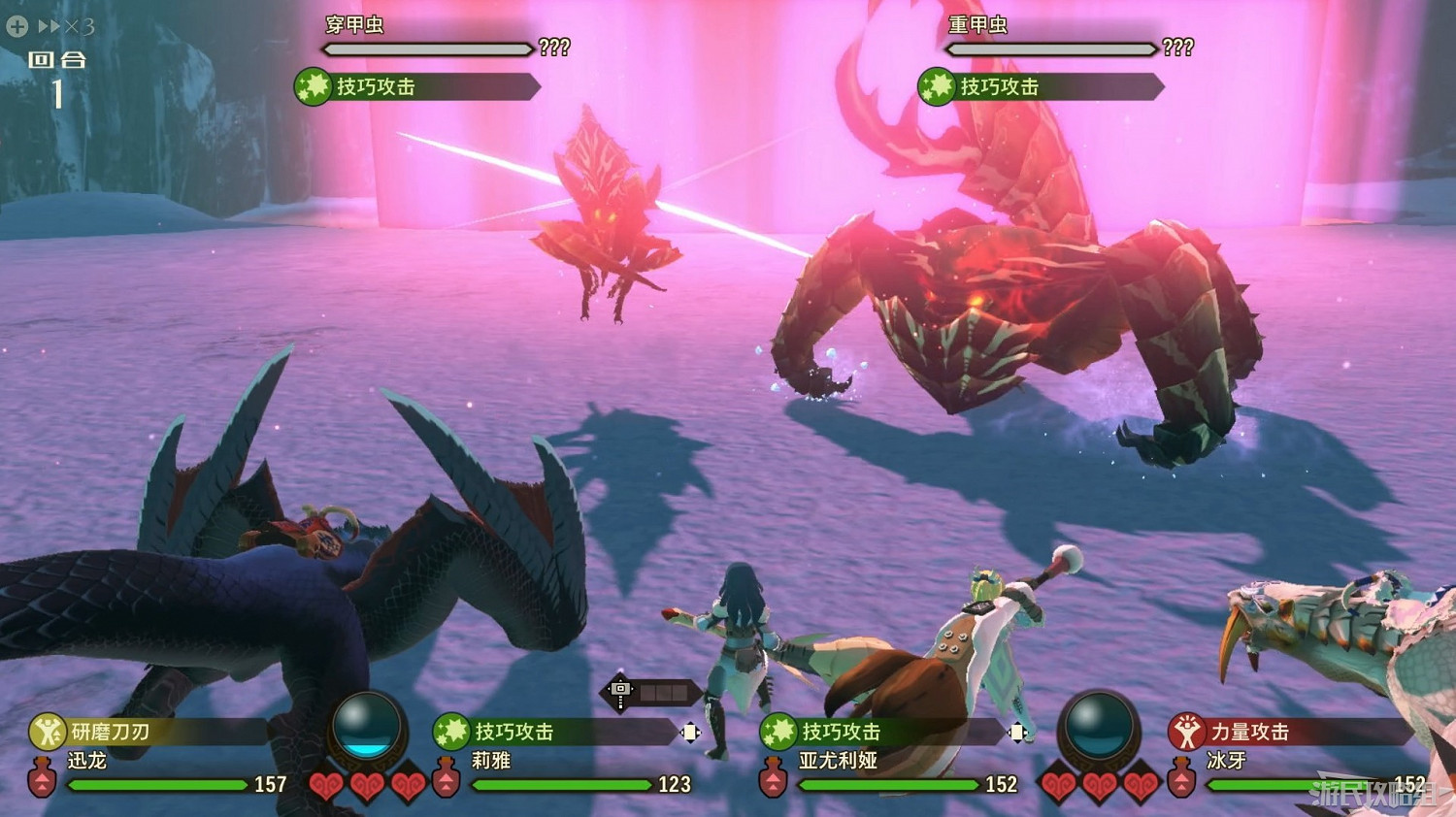Select the 力量攻击 fist icon for 冰牙
This screenshot has height=817, width=1456.
[1186, 733]
